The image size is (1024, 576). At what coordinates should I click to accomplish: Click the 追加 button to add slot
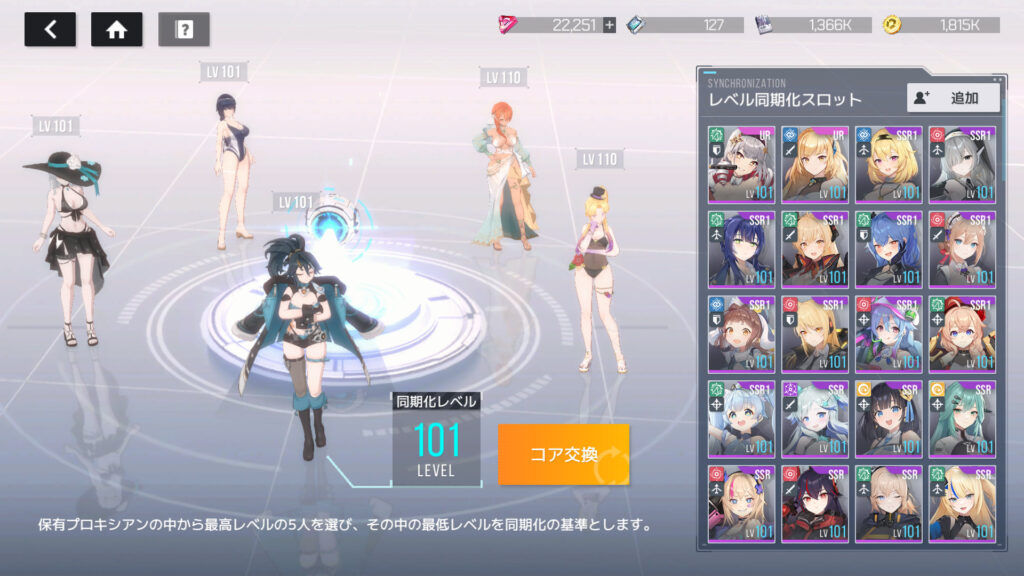point(953,97)
